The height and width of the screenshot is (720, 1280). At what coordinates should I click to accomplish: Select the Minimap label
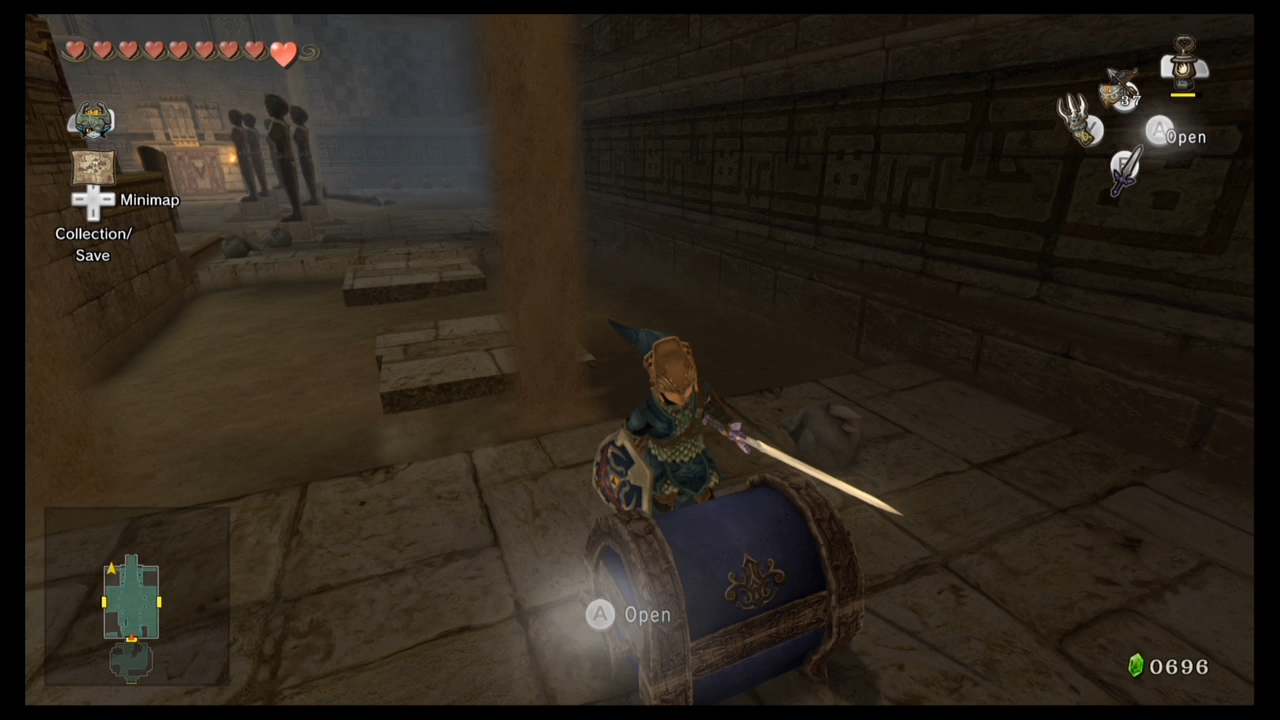click(x=149, y=200)
